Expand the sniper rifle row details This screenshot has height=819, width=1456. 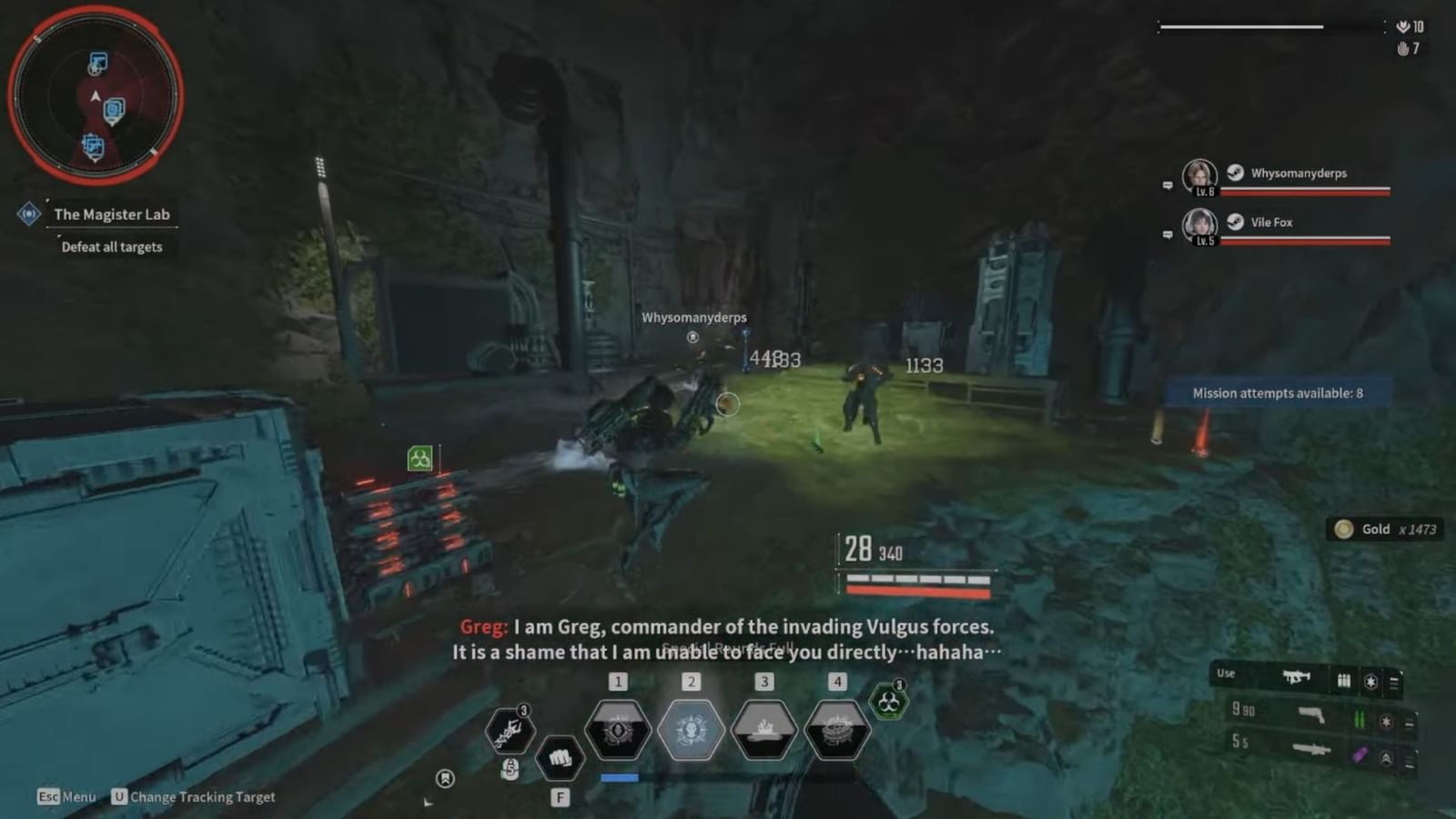coord(1409,761)
